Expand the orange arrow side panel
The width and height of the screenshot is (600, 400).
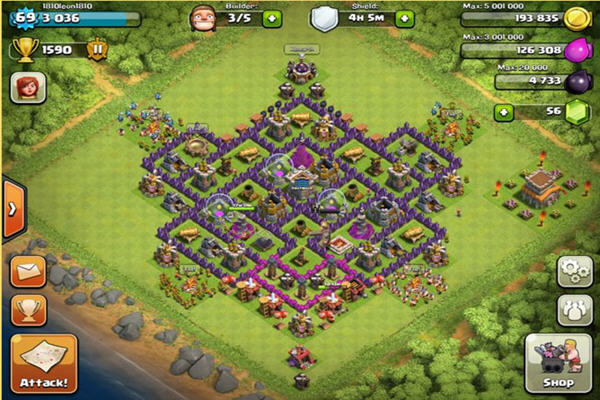pos(12,209)
